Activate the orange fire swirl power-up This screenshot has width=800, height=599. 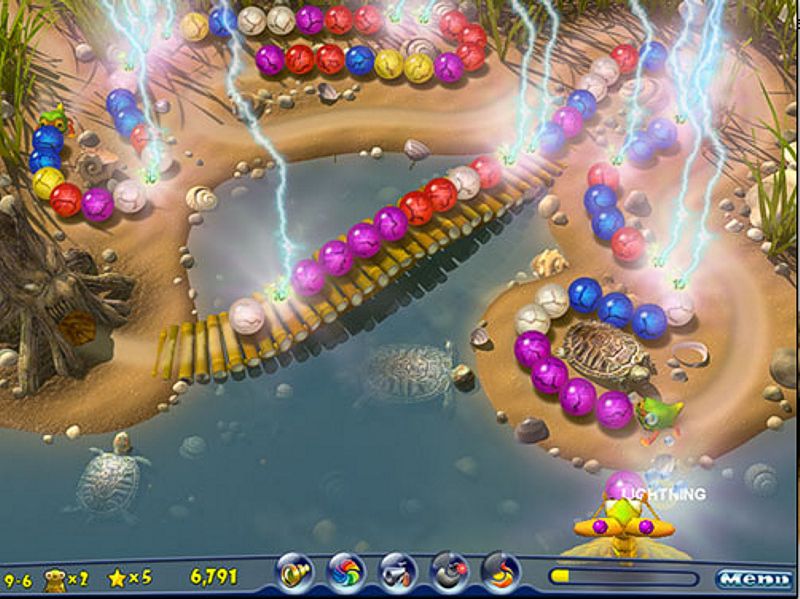tap(500, 573)
